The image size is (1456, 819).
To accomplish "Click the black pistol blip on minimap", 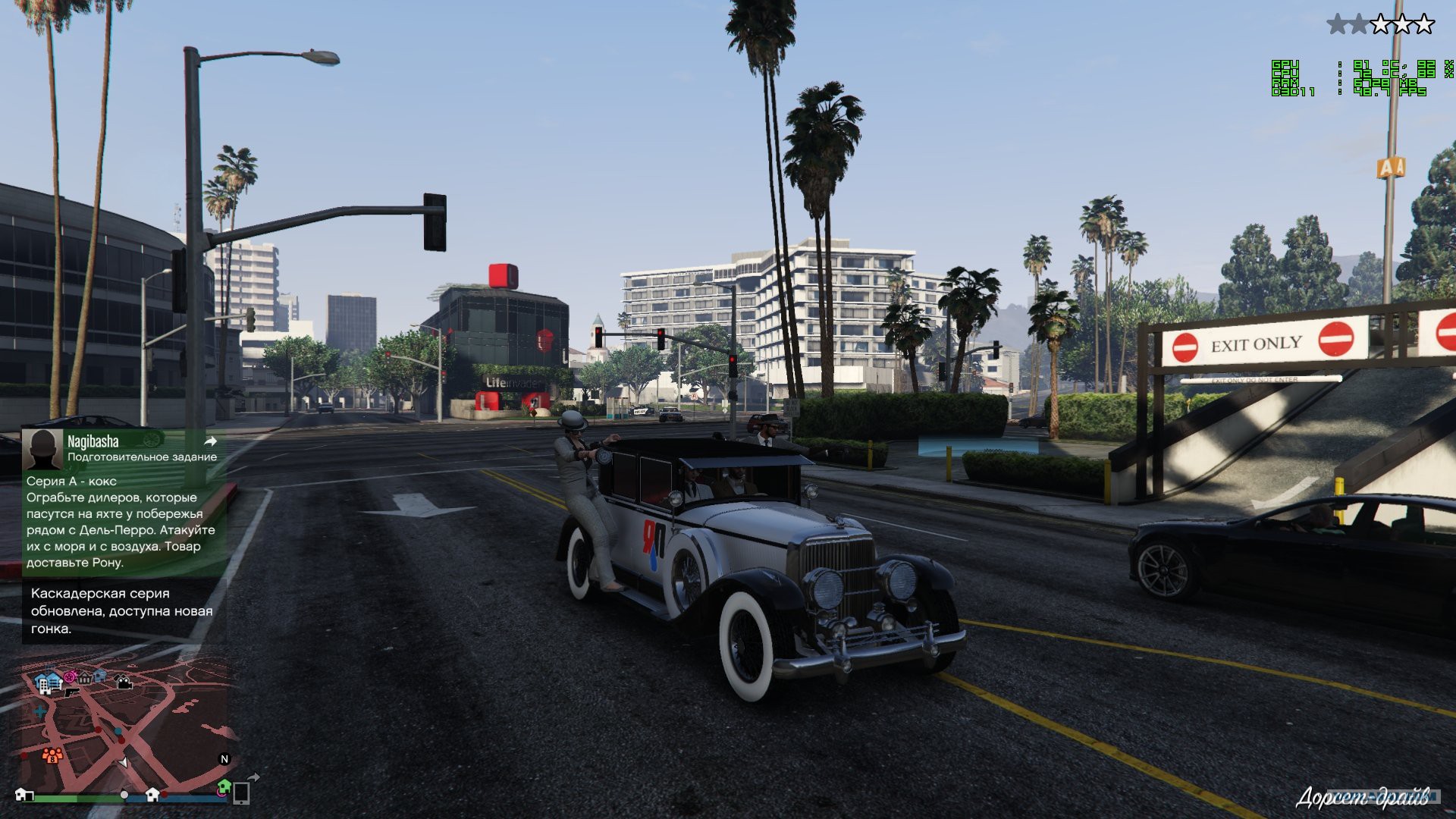I will (71, 692).
